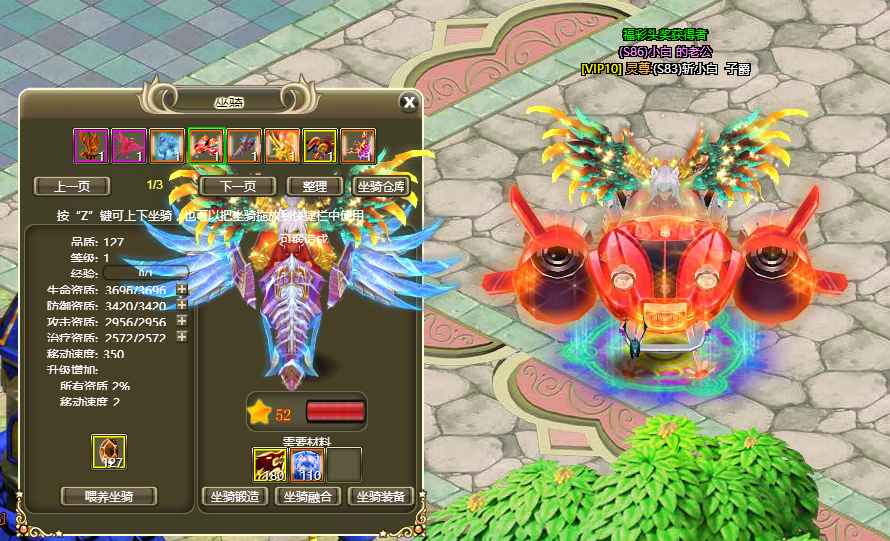Go to previous page with 上一页
Screen dimensions: 890x541
(72, 186)
